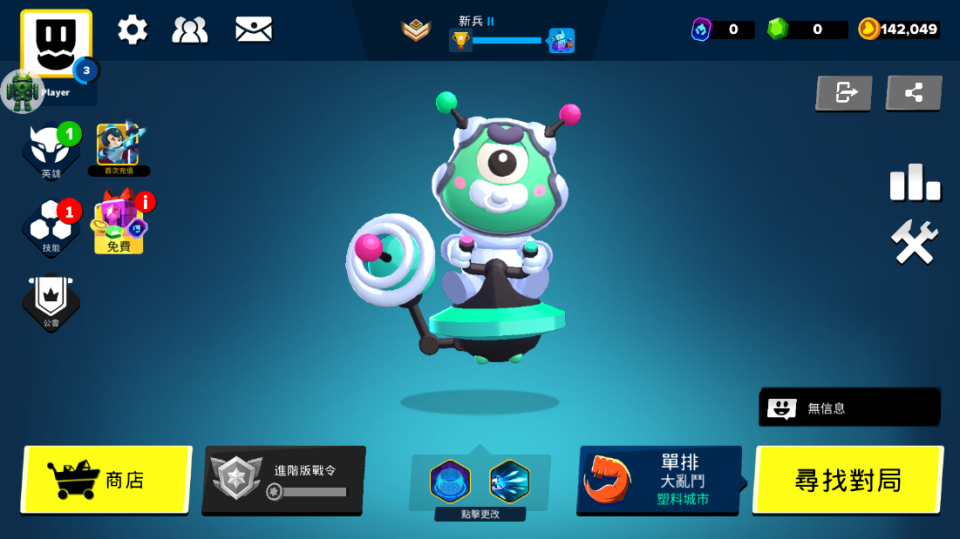Viewport: 960px width, 539px height.
Task: Open the 技能 skills menu
Action: tap(51, 226)
